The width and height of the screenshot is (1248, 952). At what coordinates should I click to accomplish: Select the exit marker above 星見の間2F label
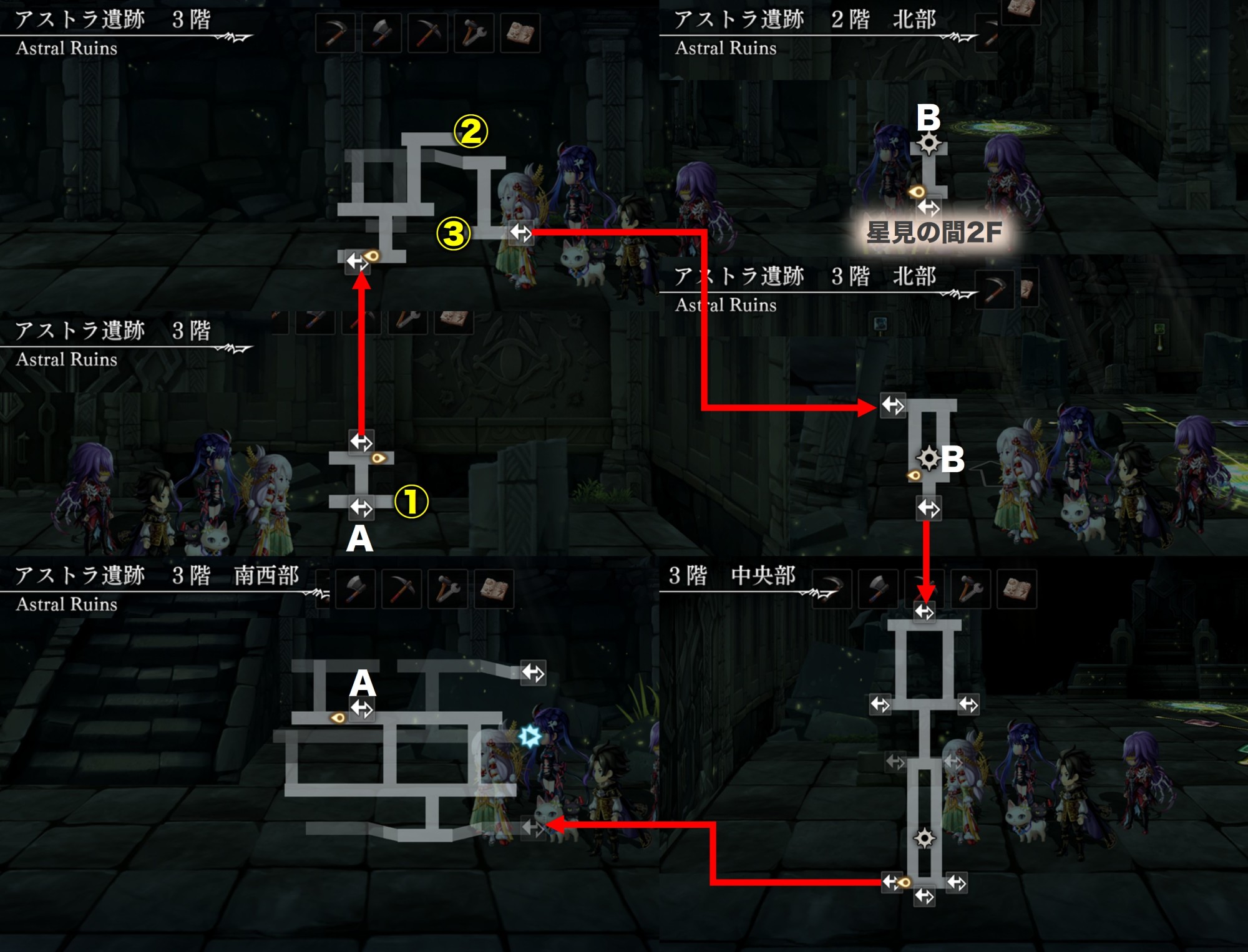929,207
